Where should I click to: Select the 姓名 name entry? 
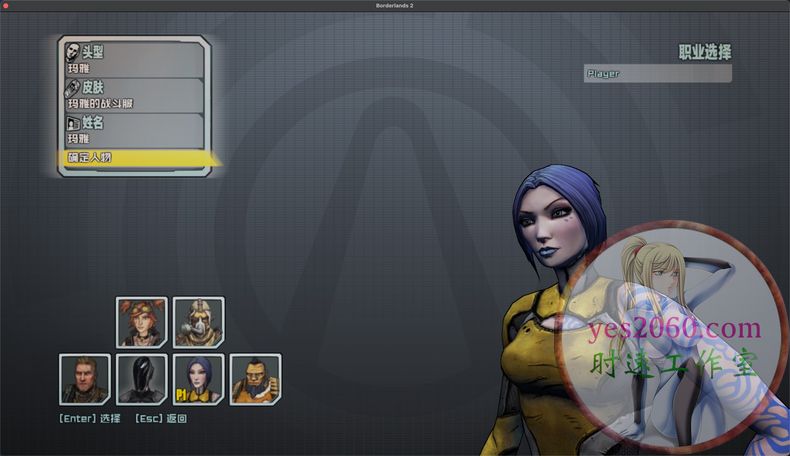tap(133, 130)
